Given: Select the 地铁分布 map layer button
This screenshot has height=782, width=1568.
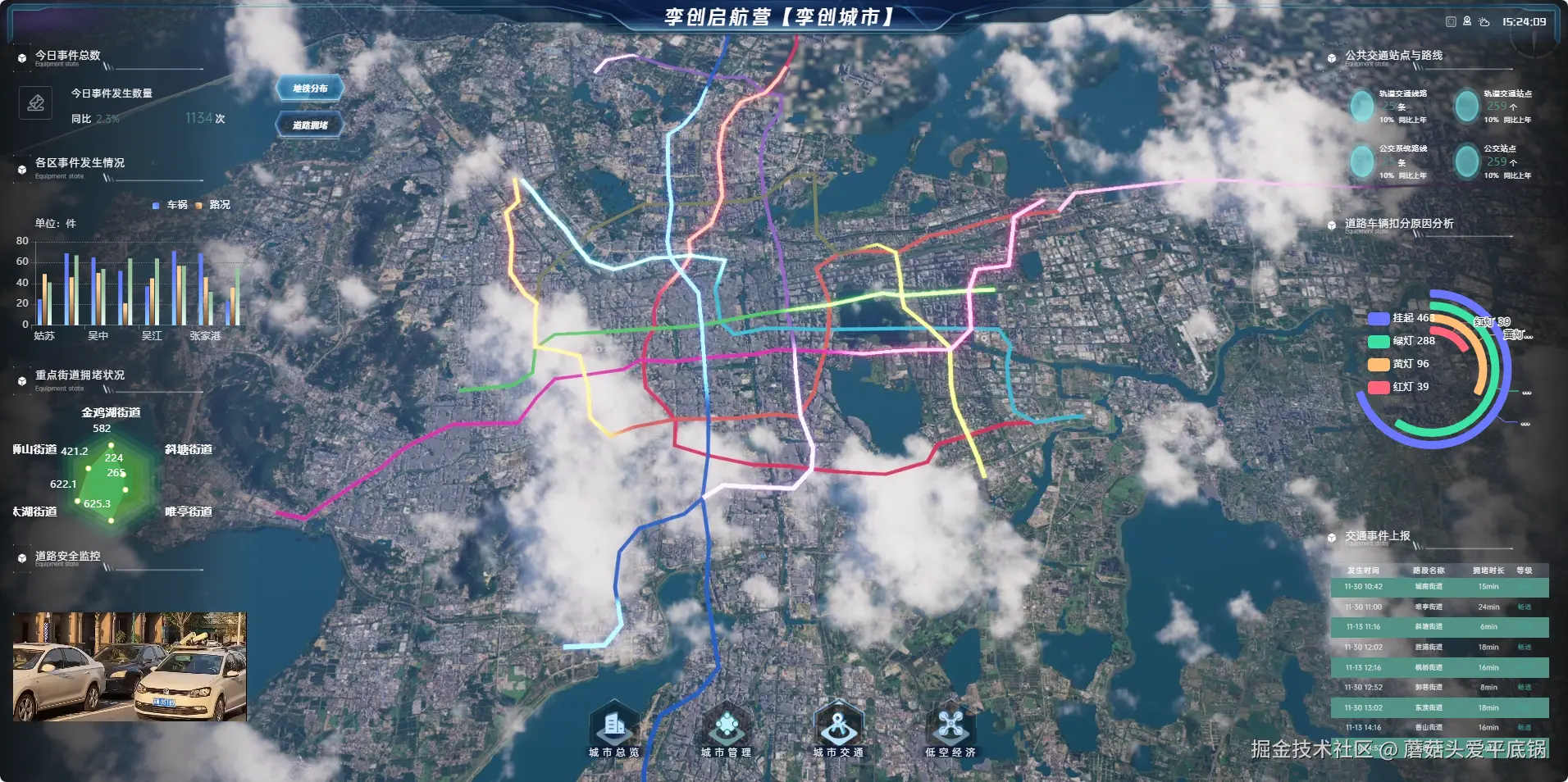Looking at the screenshot, I should [x=310, y=89].
